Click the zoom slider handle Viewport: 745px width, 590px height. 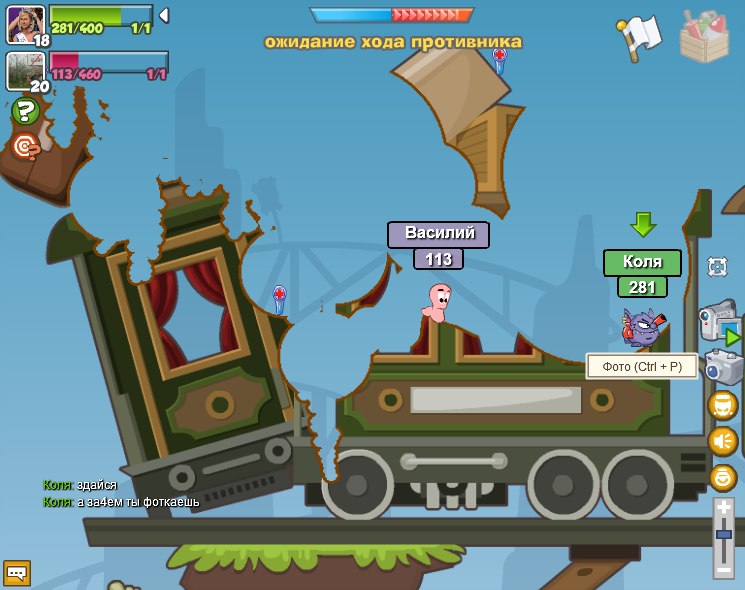(x=724, y=535)
